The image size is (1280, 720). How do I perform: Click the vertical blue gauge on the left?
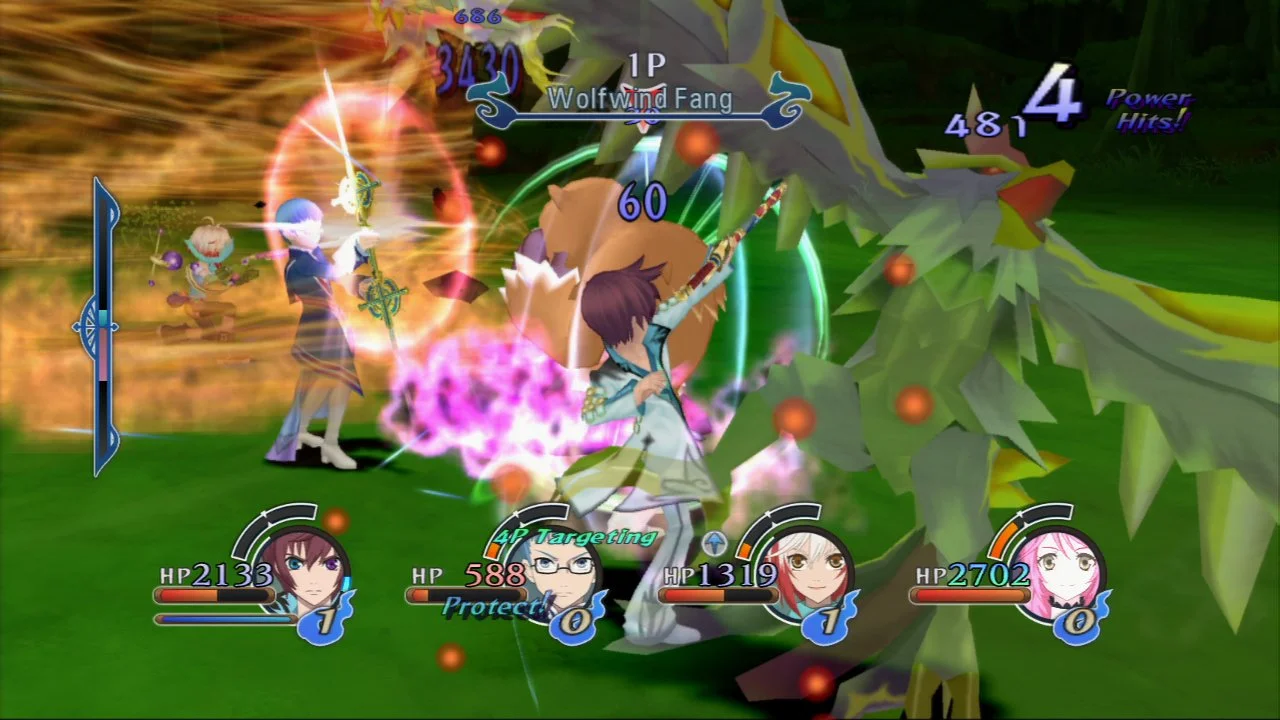102,326
